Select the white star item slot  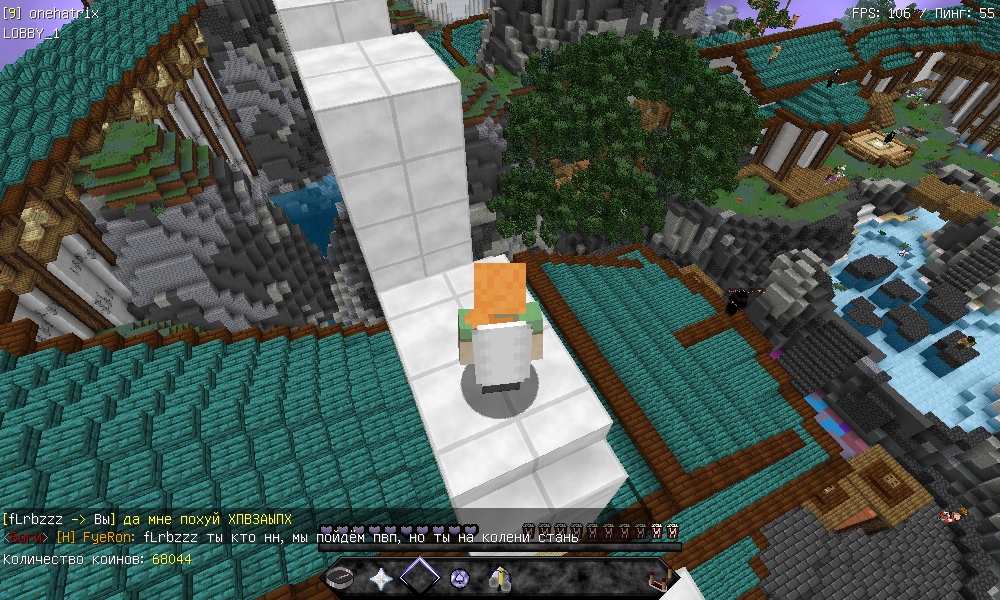tap(381, 578)
